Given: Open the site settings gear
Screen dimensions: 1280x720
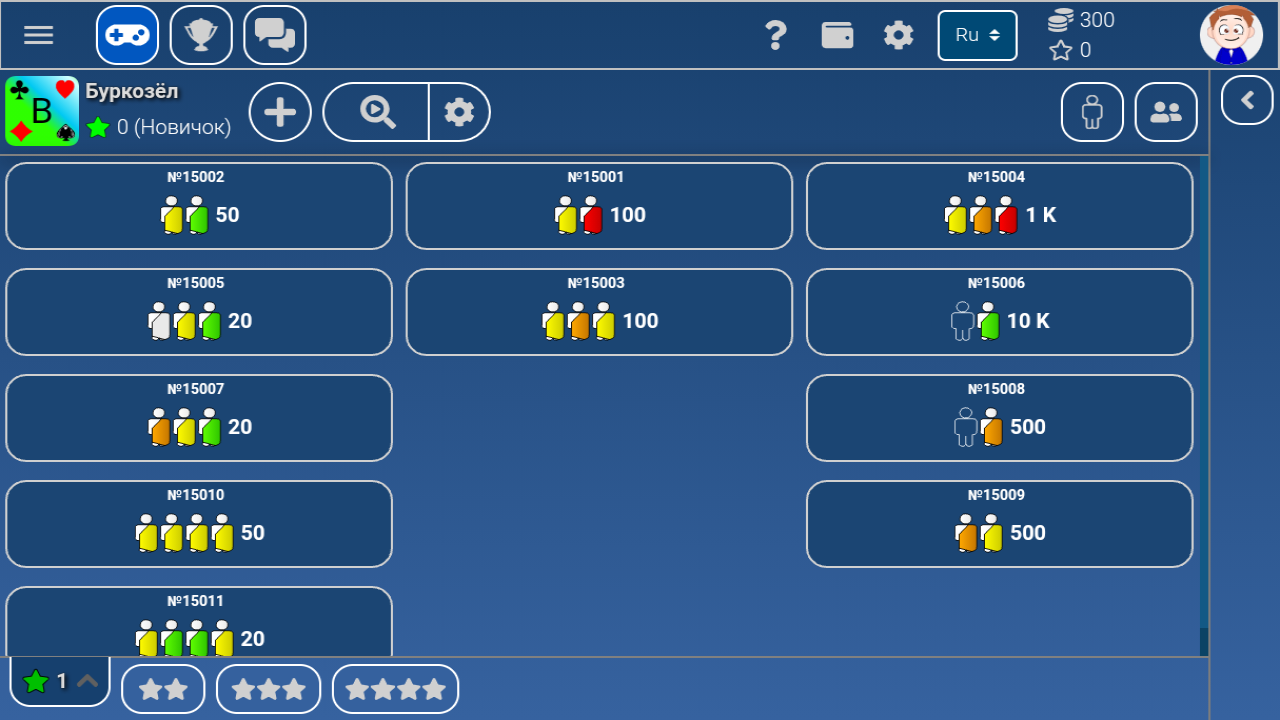Looking at the screenshot, I should pos(898,34).
